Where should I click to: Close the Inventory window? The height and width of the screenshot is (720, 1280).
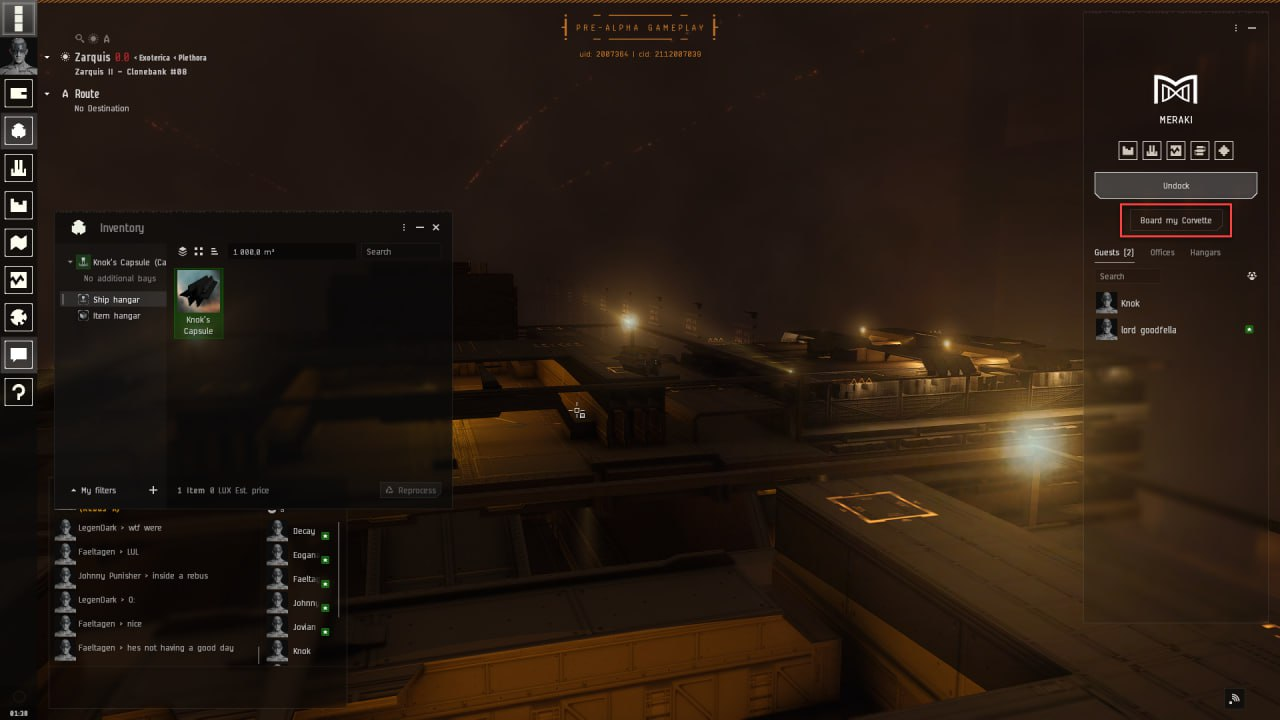point(436,228)
